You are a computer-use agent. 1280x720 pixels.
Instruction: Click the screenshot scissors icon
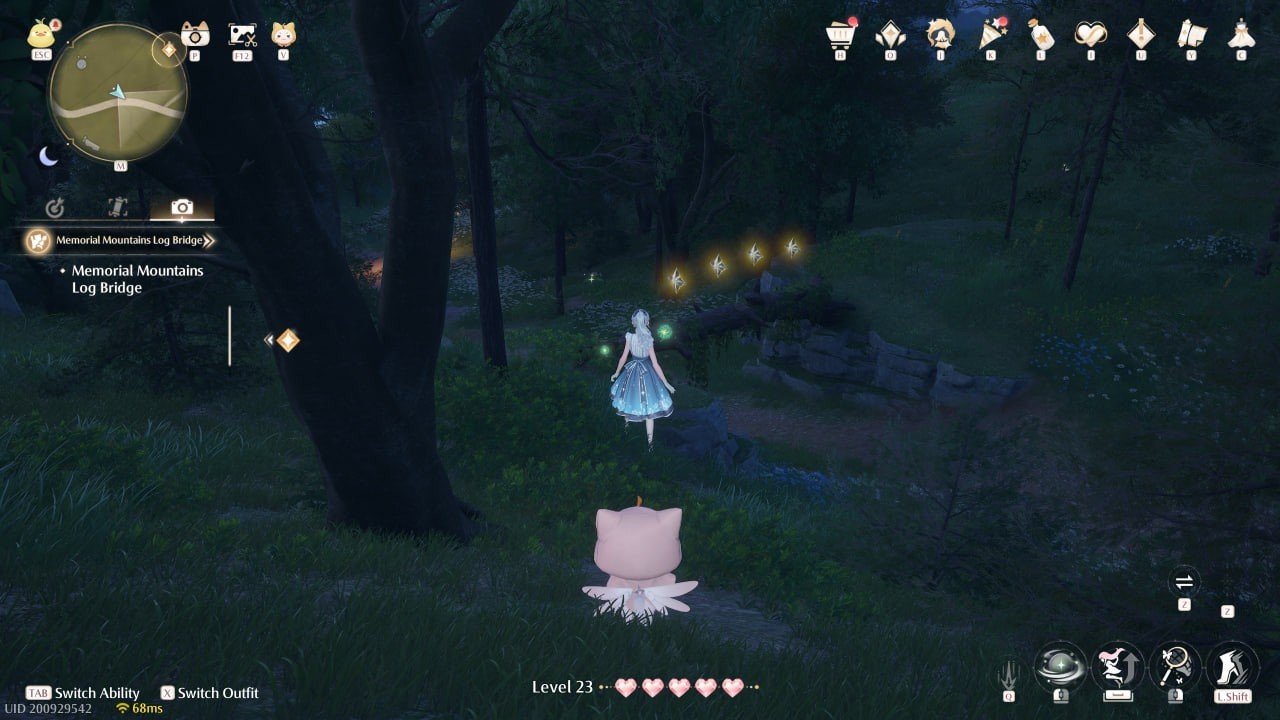[x=243, y=35]
